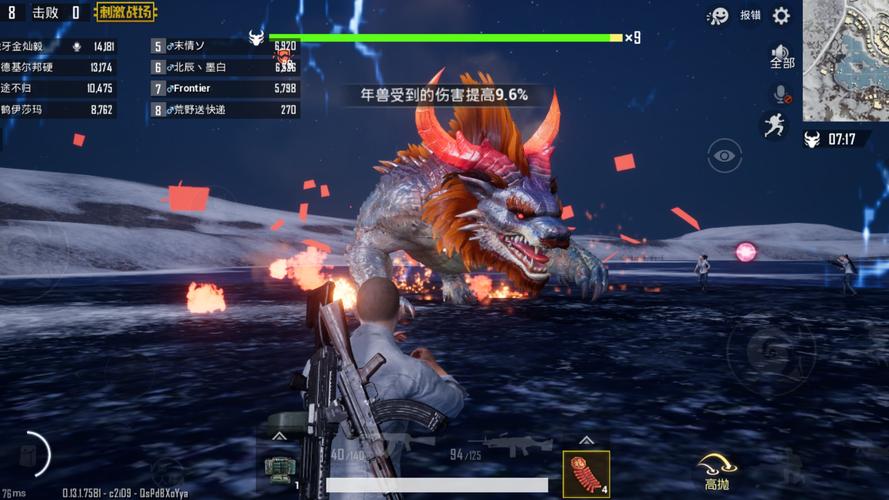Open the settings gear menu
Viewport: 889px width, 500px height.
781,15
